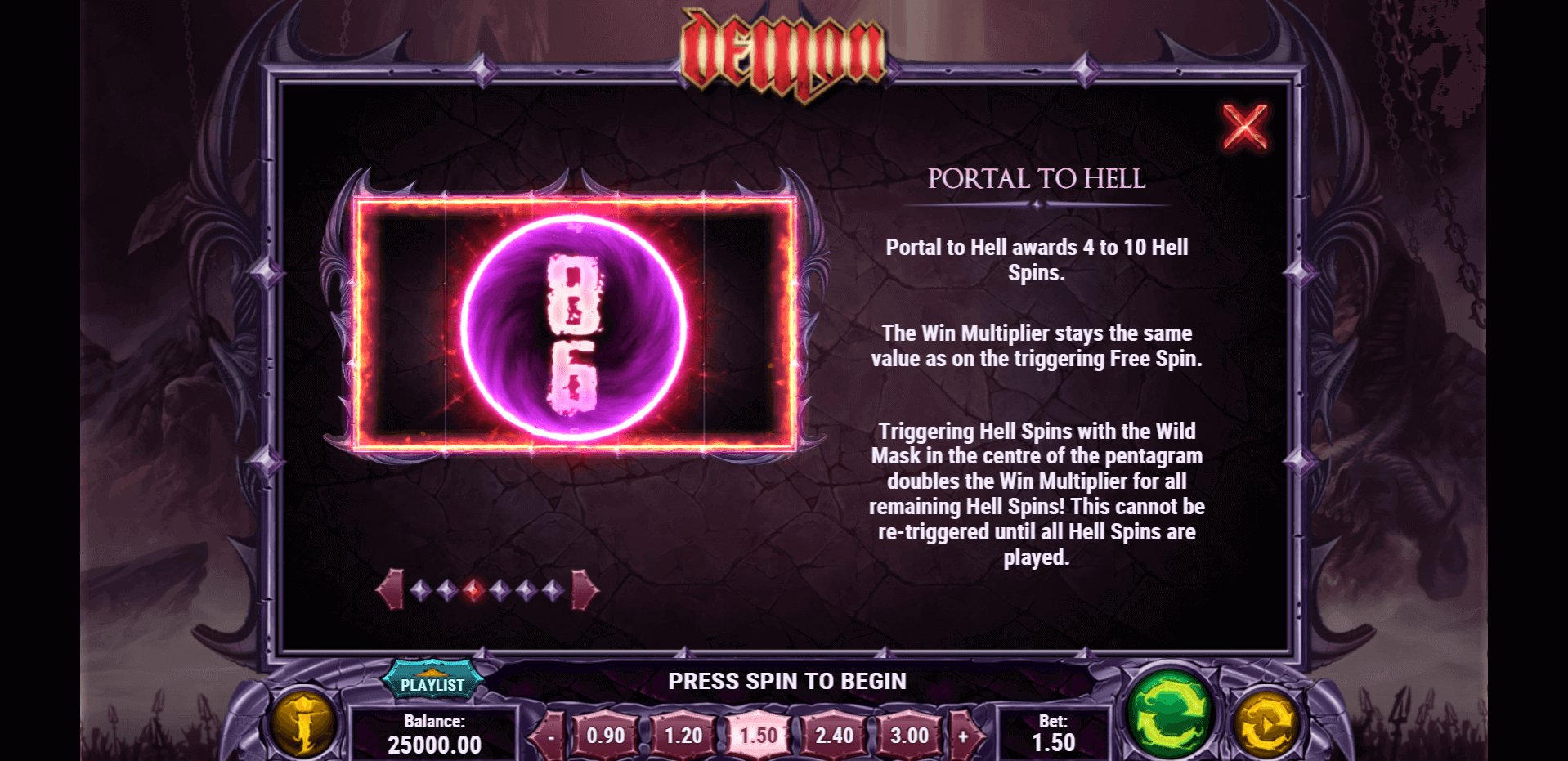Set the bet to 2.40
Viewport: 1568px width, 761px height.
point(834,736)
